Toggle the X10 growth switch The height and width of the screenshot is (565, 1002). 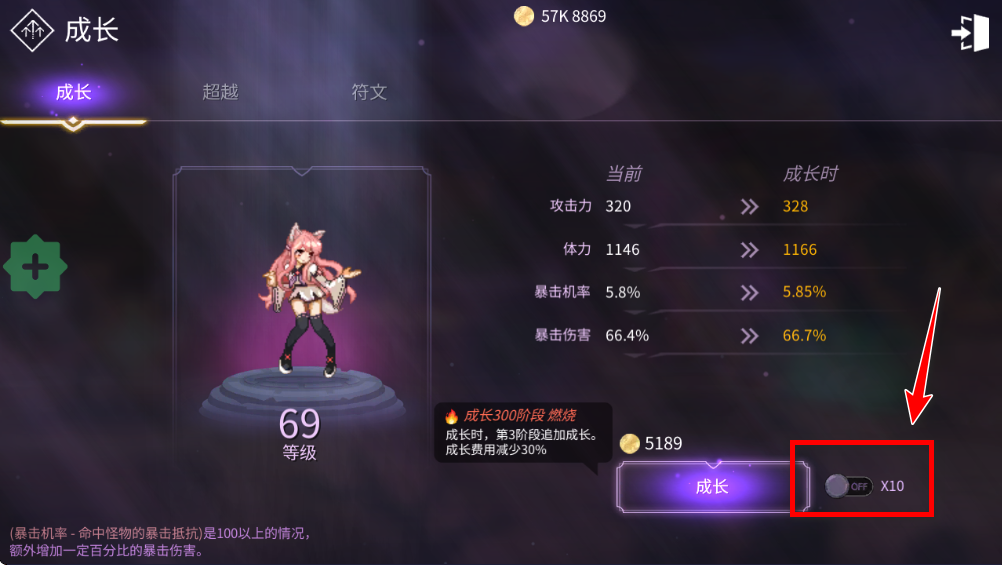point(849,486)
